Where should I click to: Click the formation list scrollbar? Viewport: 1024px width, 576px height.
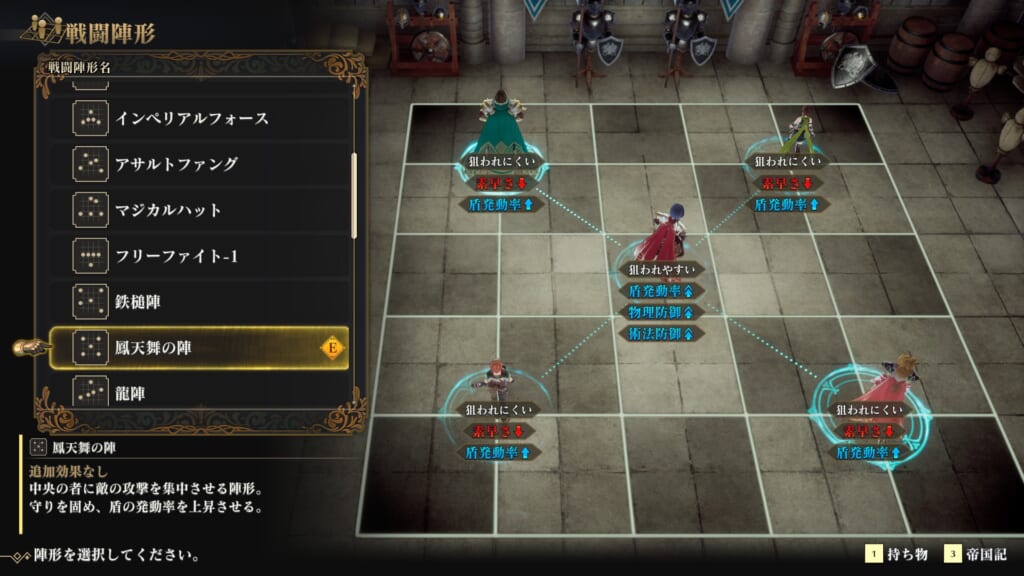354,195
